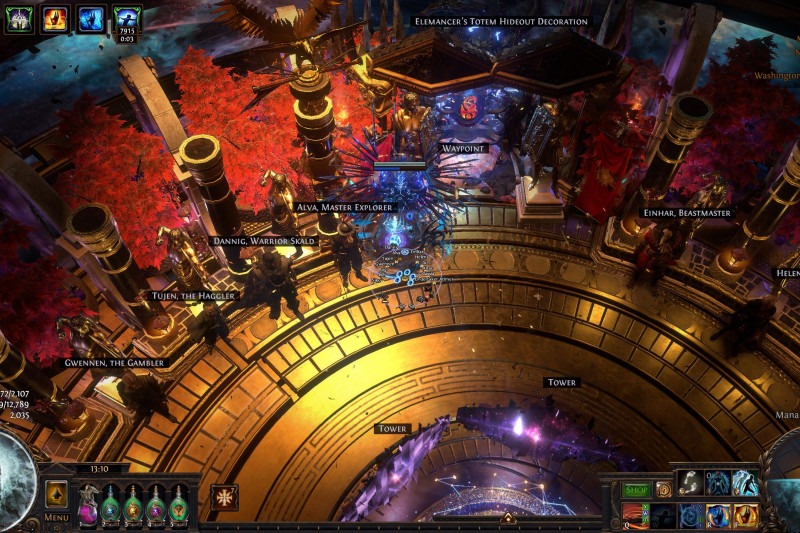The width and height of the screenshot is (800, 533).
Task: Click the green-framed temple buff icon
Action: click(21, 18)
